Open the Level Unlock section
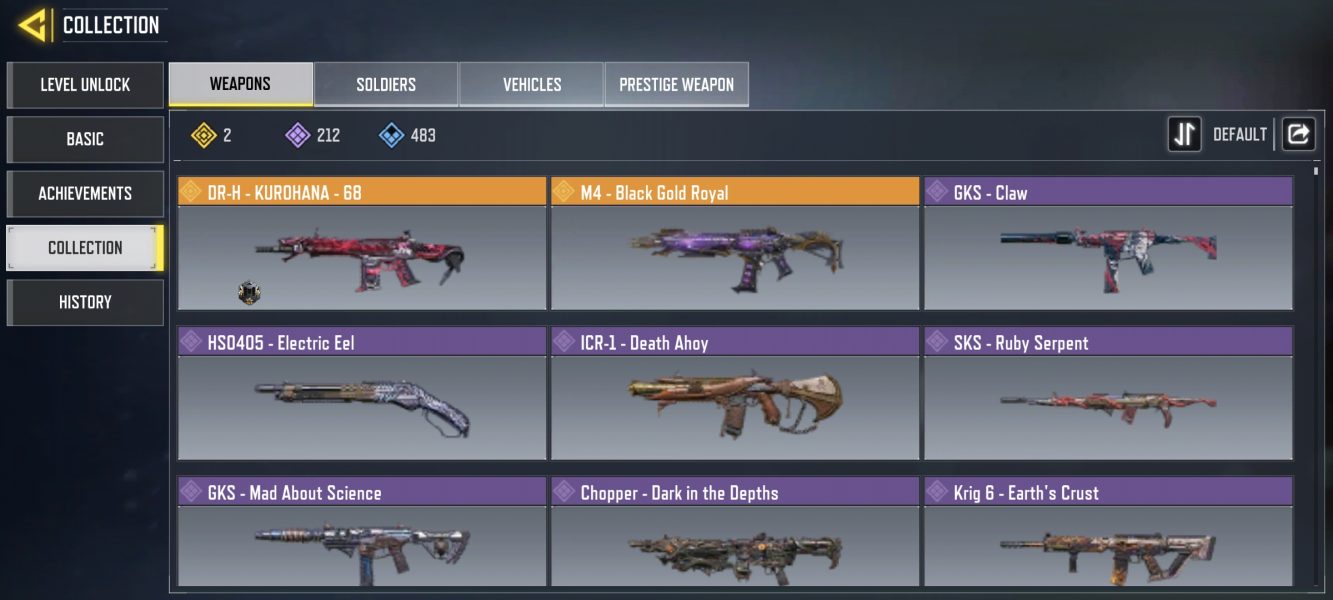Screen dimensions: 1333x600 tap(85, 85)
